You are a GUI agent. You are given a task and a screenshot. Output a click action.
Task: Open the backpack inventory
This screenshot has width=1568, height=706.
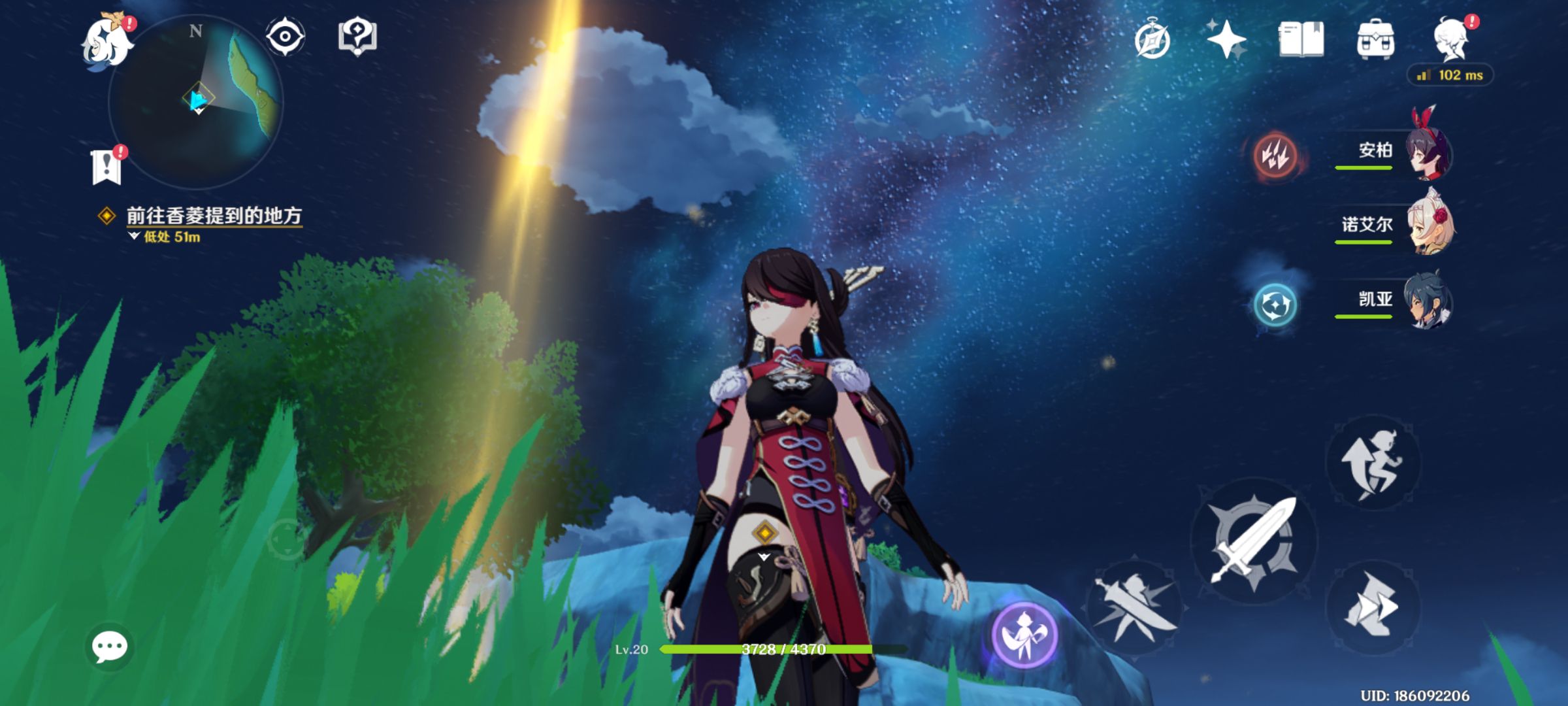[x=1375, y=41]
